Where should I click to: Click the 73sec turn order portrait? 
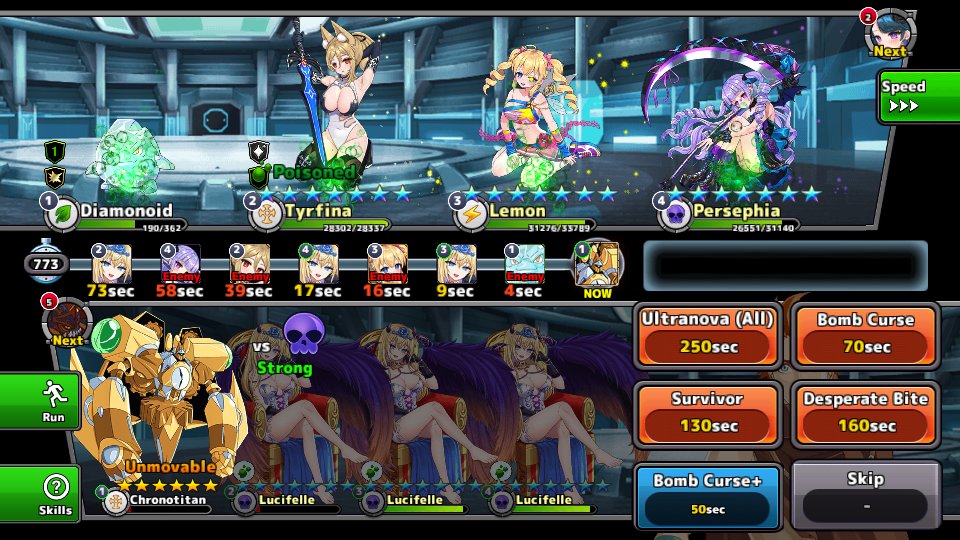[x=111, y=265]
